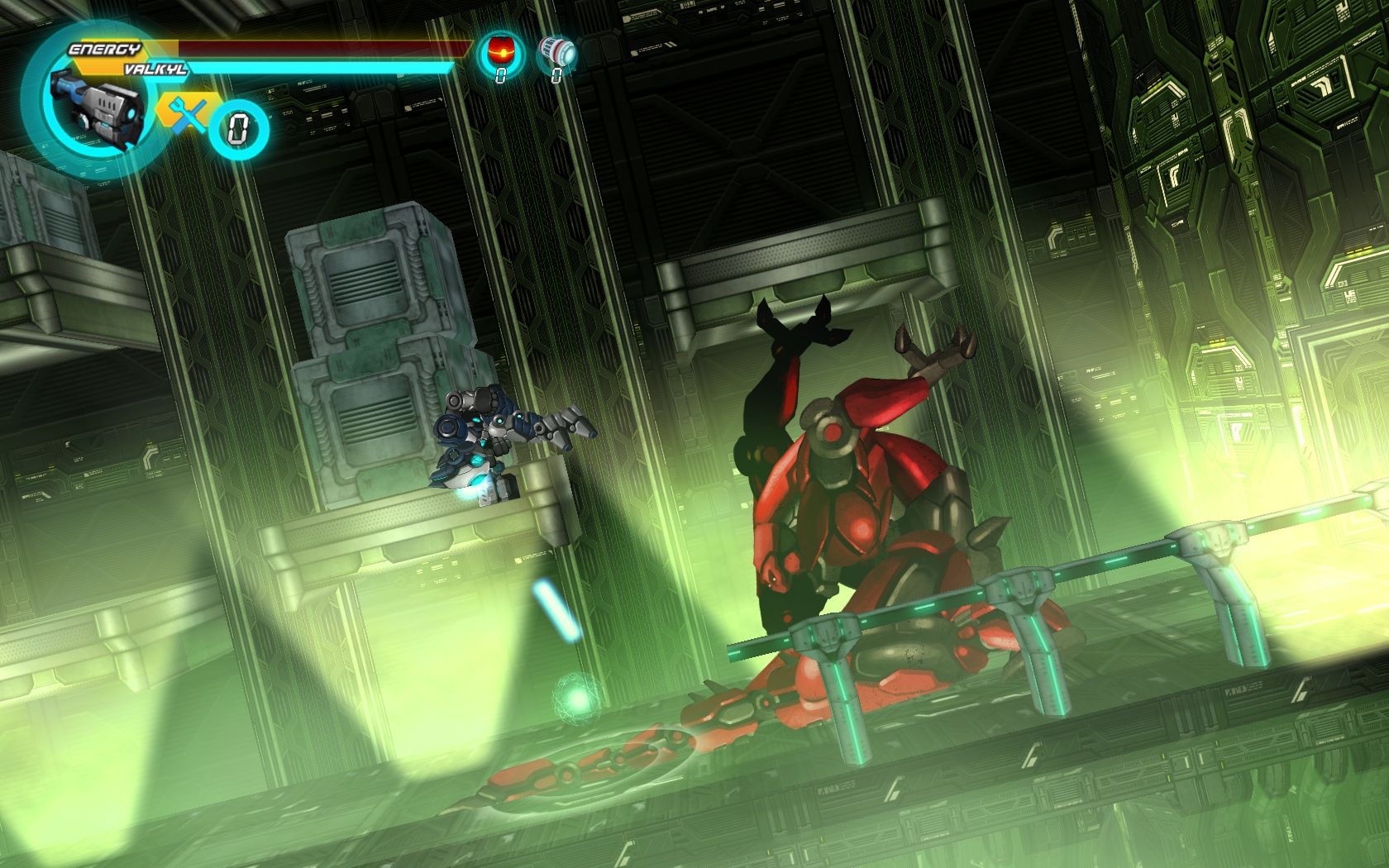Select the red capsule item icon

pos(499,51)
